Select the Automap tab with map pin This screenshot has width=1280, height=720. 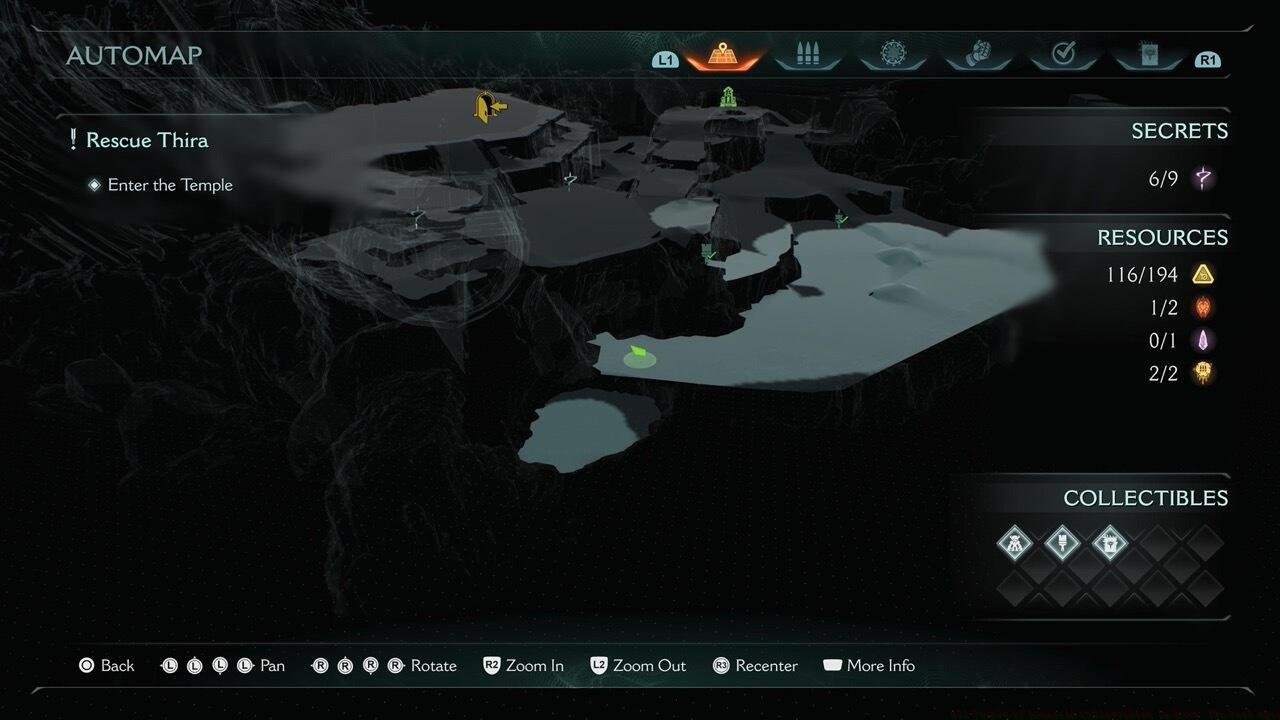tap(721, 55)
